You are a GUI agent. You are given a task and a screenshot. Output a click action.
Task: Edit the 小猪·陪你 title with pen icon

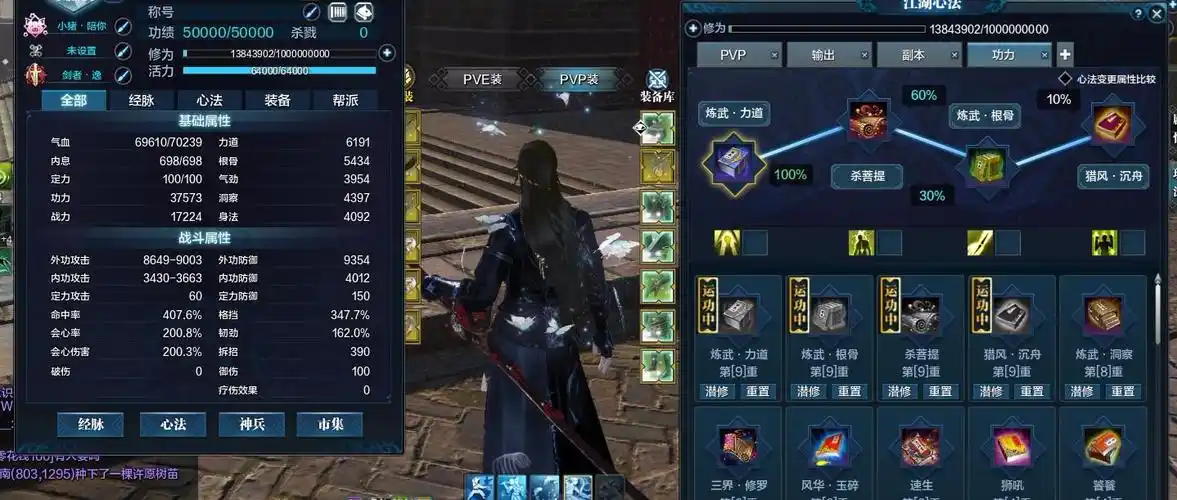(x=123, y=26)
